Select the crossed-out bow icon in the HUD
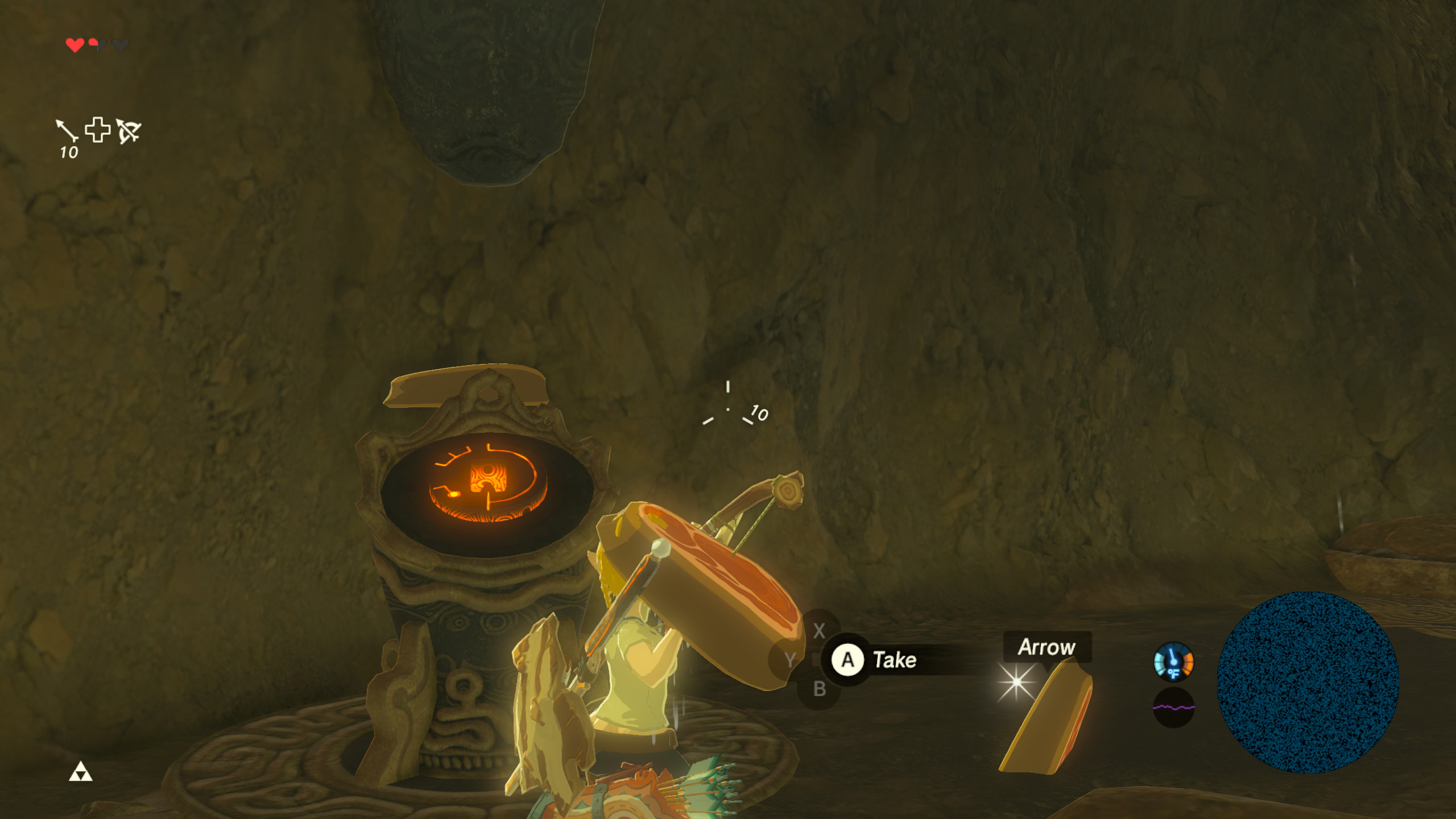The height and width of the screenshot is (819, 1456). 130,132
